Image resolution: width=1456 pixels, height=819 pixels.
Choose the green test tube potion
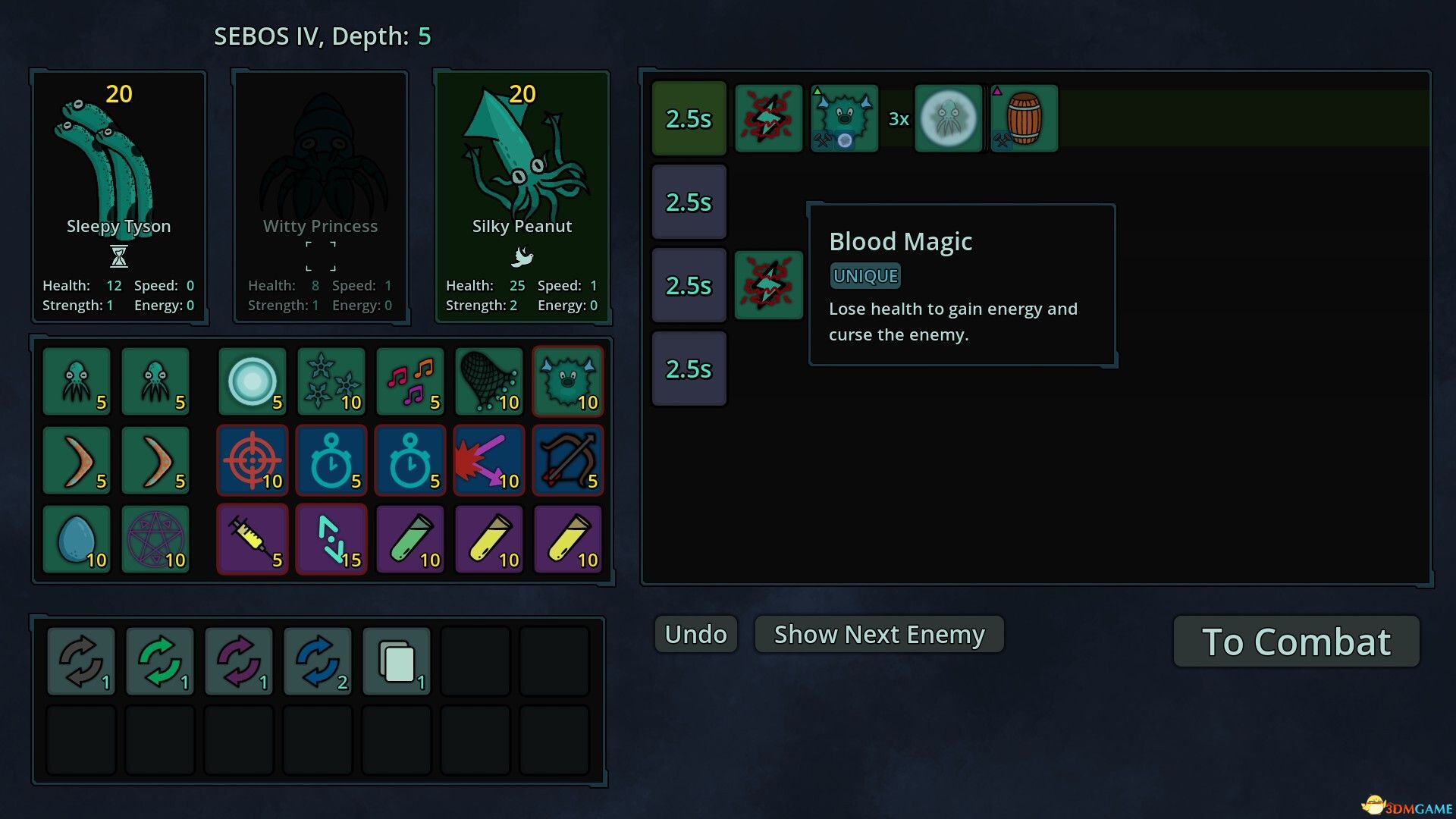tap(410, 539)
